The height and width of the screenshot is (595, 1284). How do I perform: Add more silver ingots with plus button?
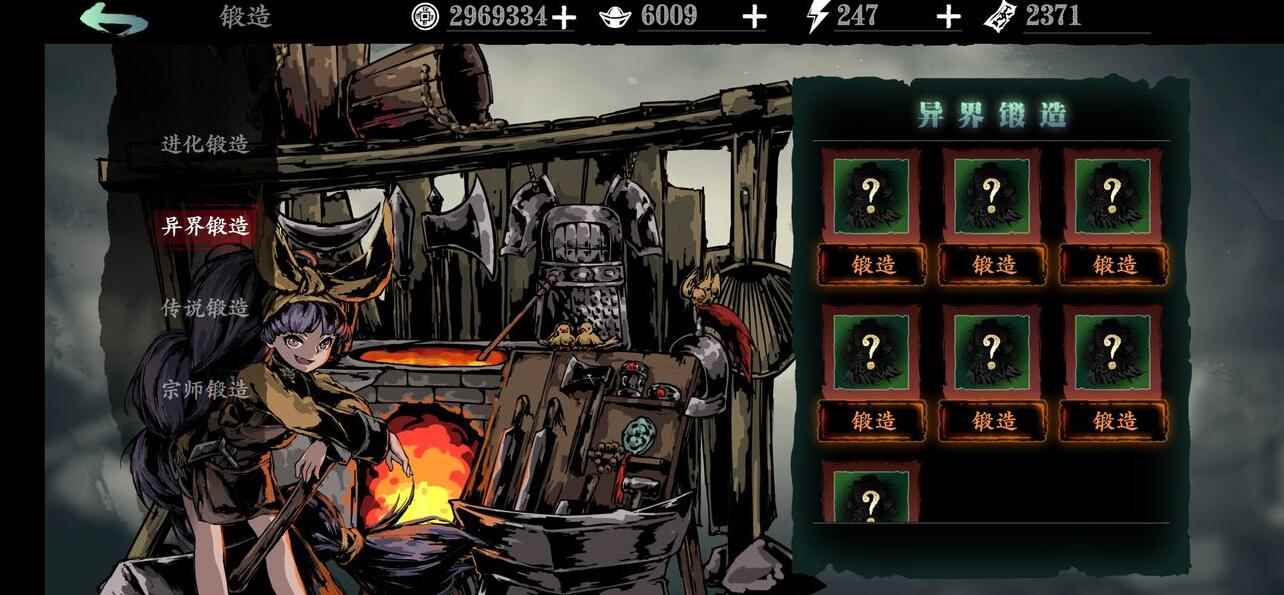(x=754, y=17)
